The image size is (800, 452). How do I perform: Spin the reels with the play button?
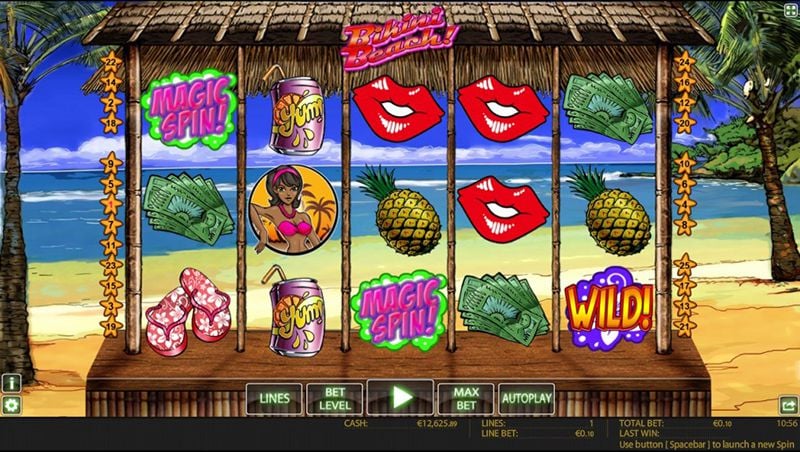[x=400, y=398]
